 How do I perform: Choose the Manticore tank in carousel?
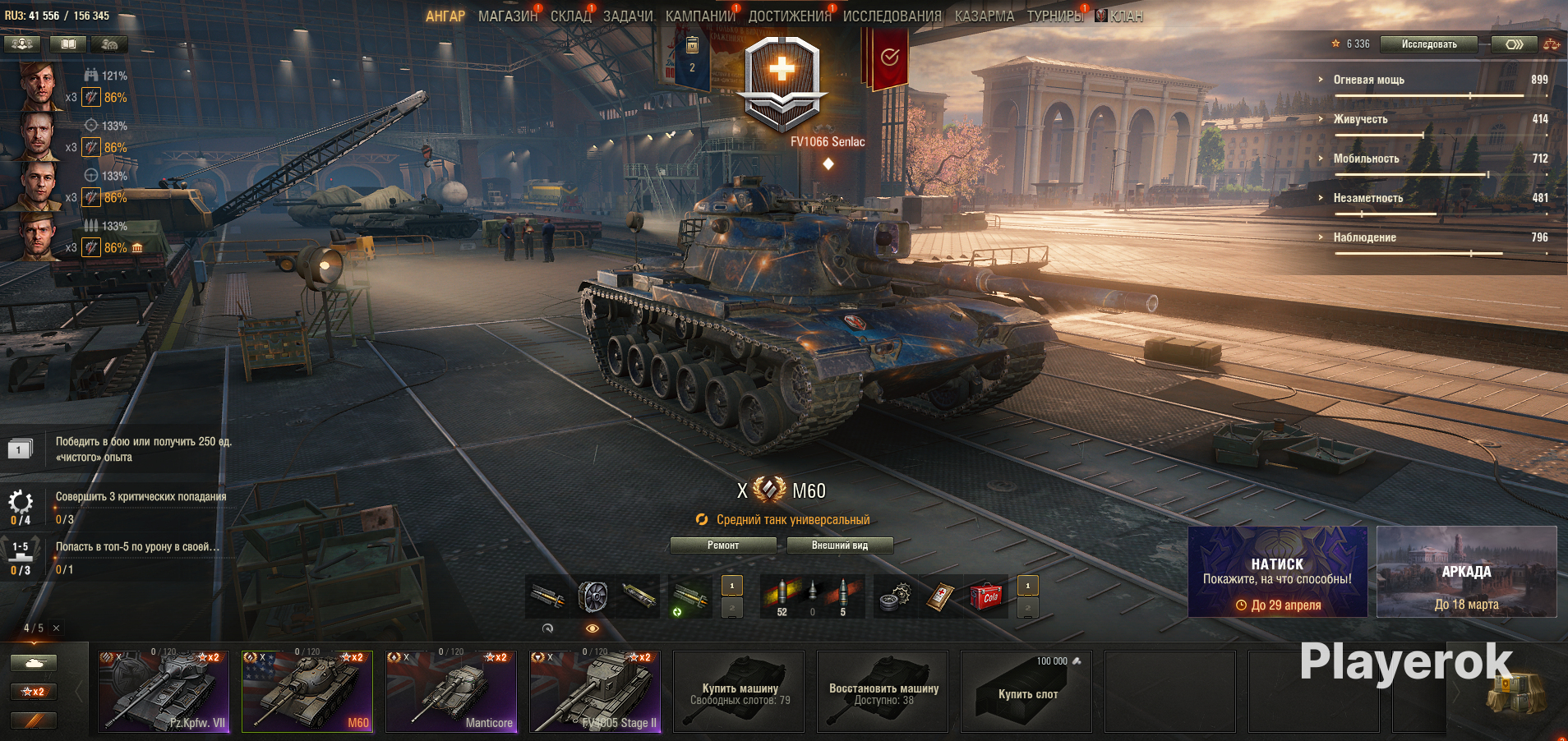451,691
